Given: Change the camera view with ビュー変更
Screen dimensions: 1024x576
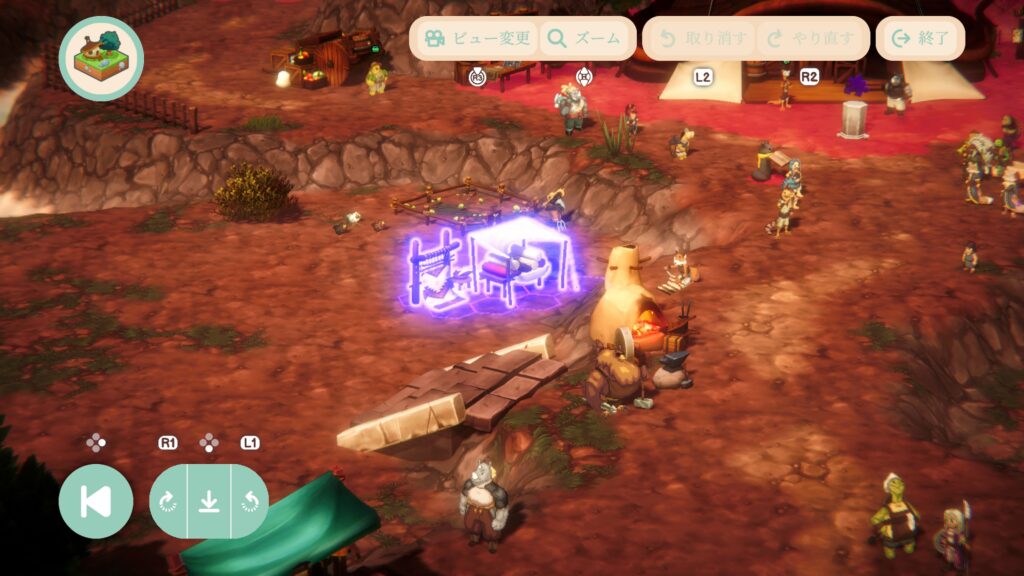Looking at the screenshot, I should click(x=476, y=39).
